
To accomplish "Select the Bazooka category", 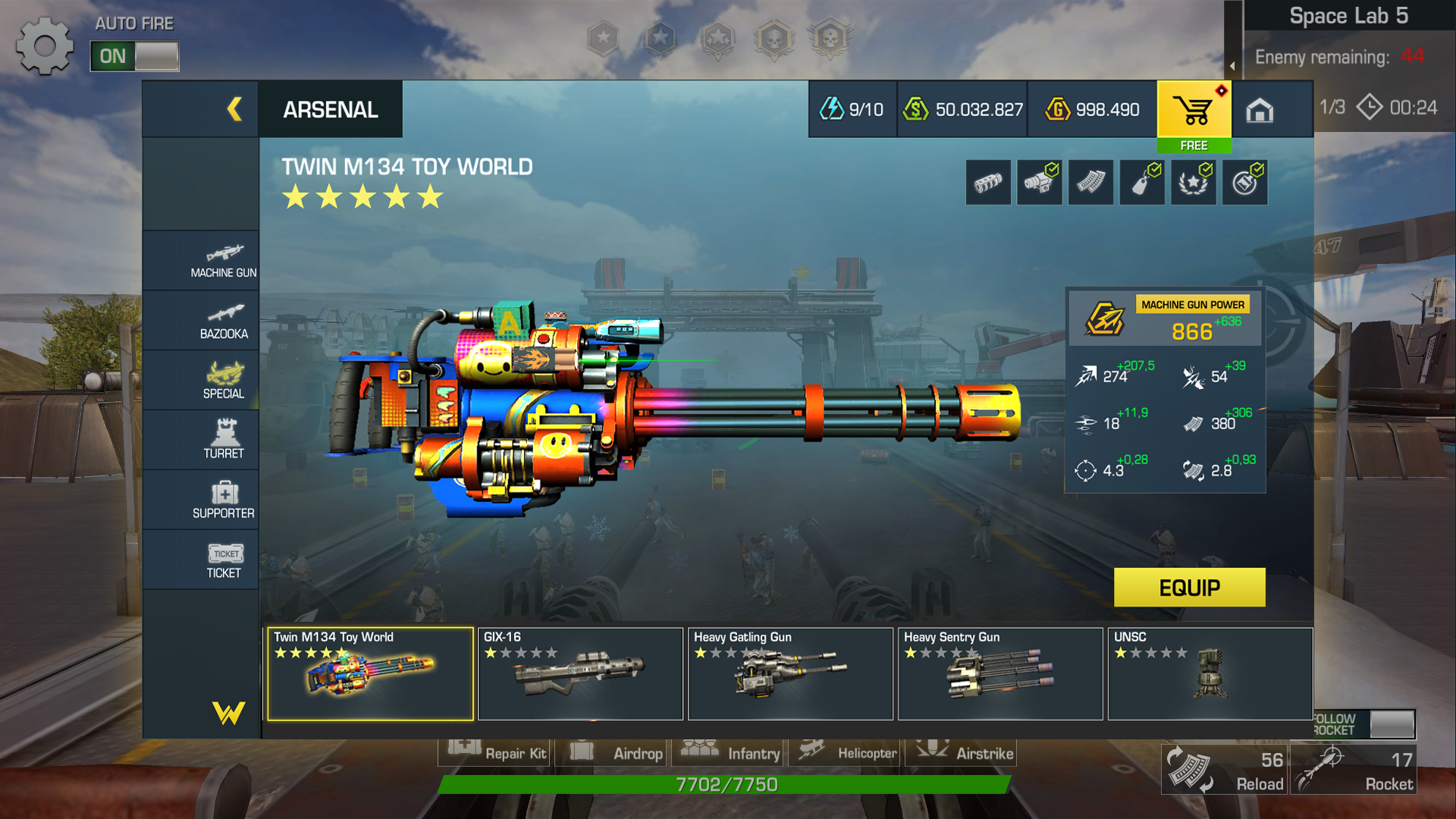I will [x=223, y=322].
